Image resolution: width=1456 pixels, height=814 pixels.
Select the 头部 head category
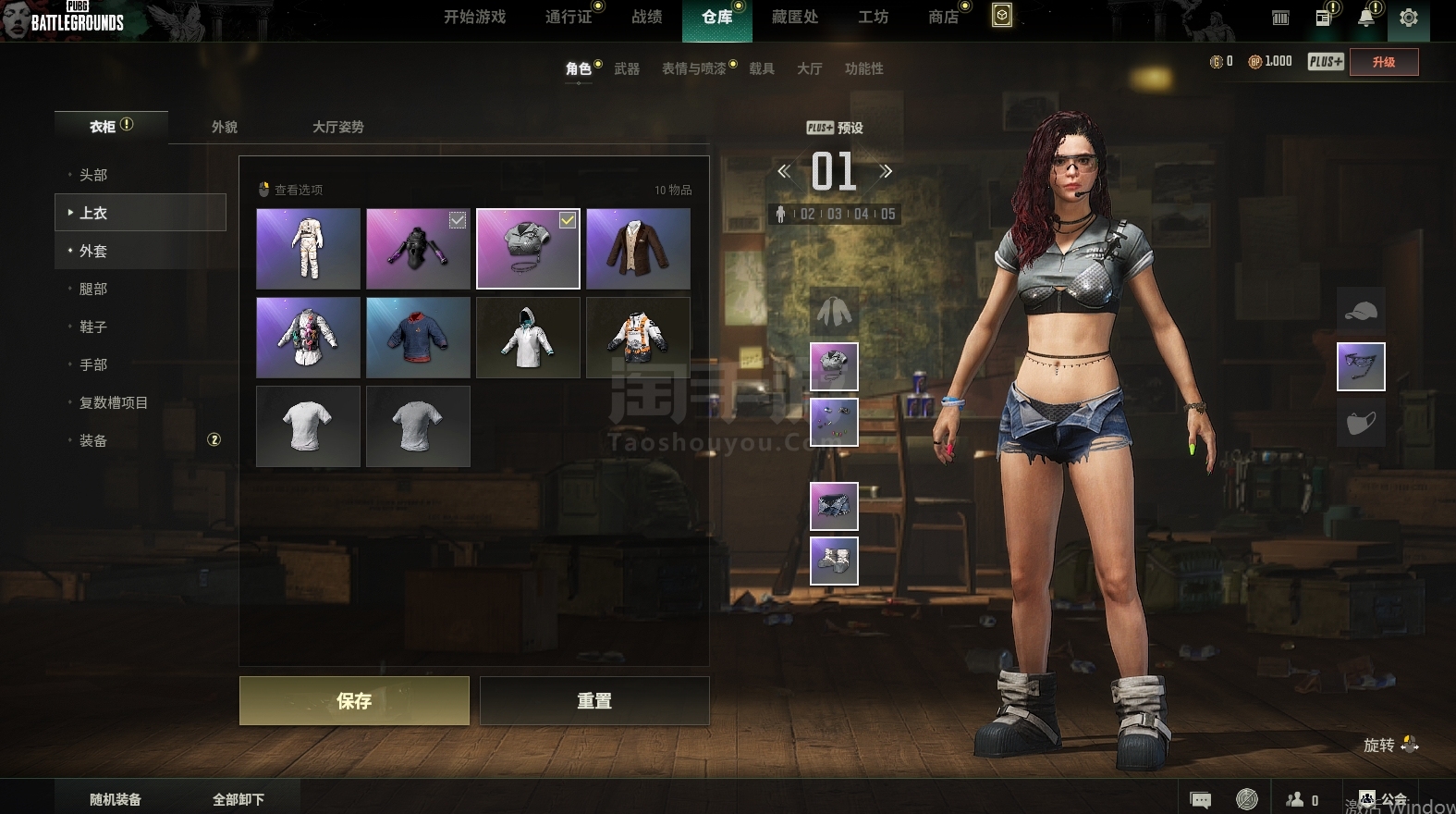tap(93, 175)
